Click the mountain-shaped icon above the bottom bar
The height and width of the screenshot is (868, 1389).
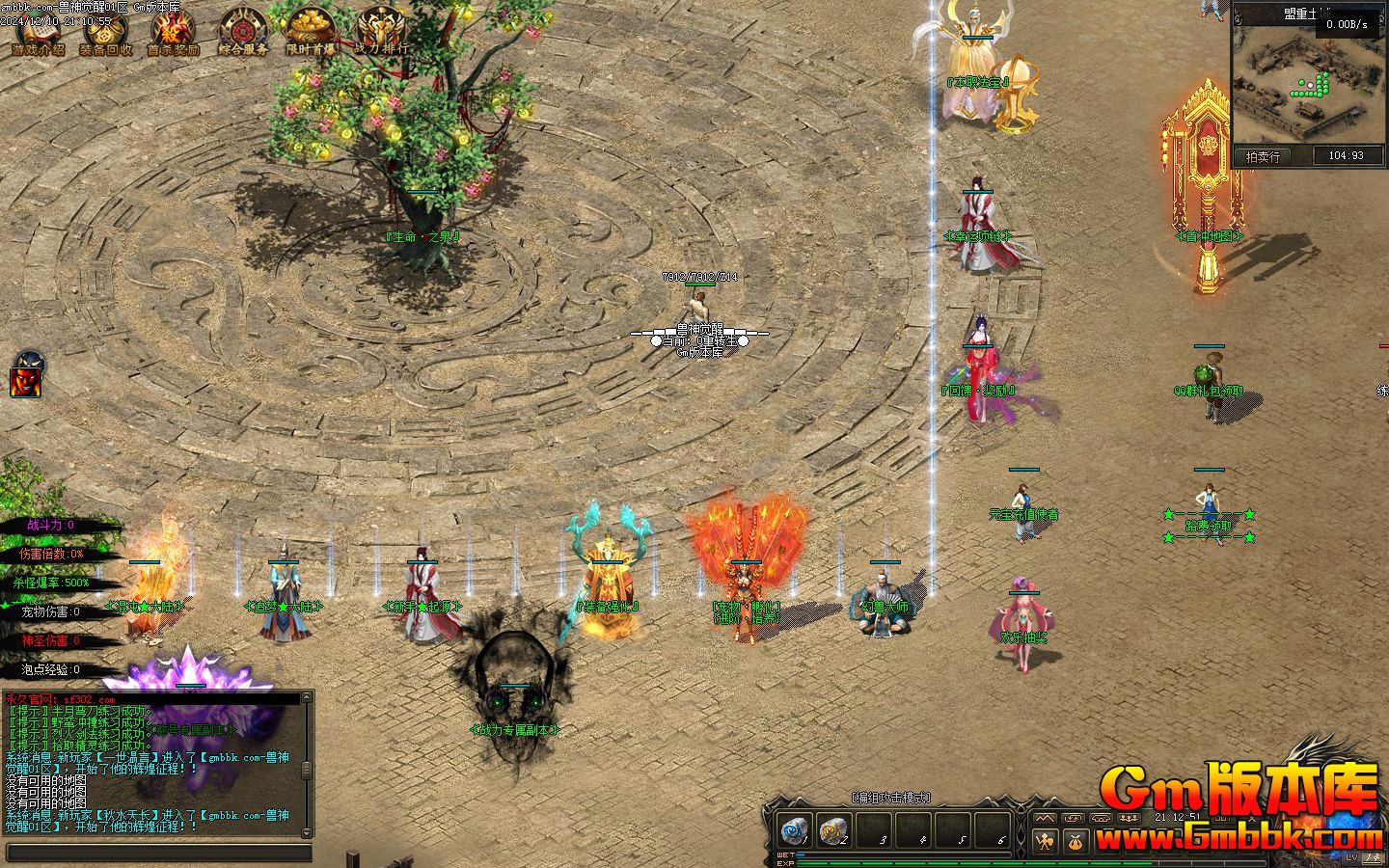coord(1047,818)
